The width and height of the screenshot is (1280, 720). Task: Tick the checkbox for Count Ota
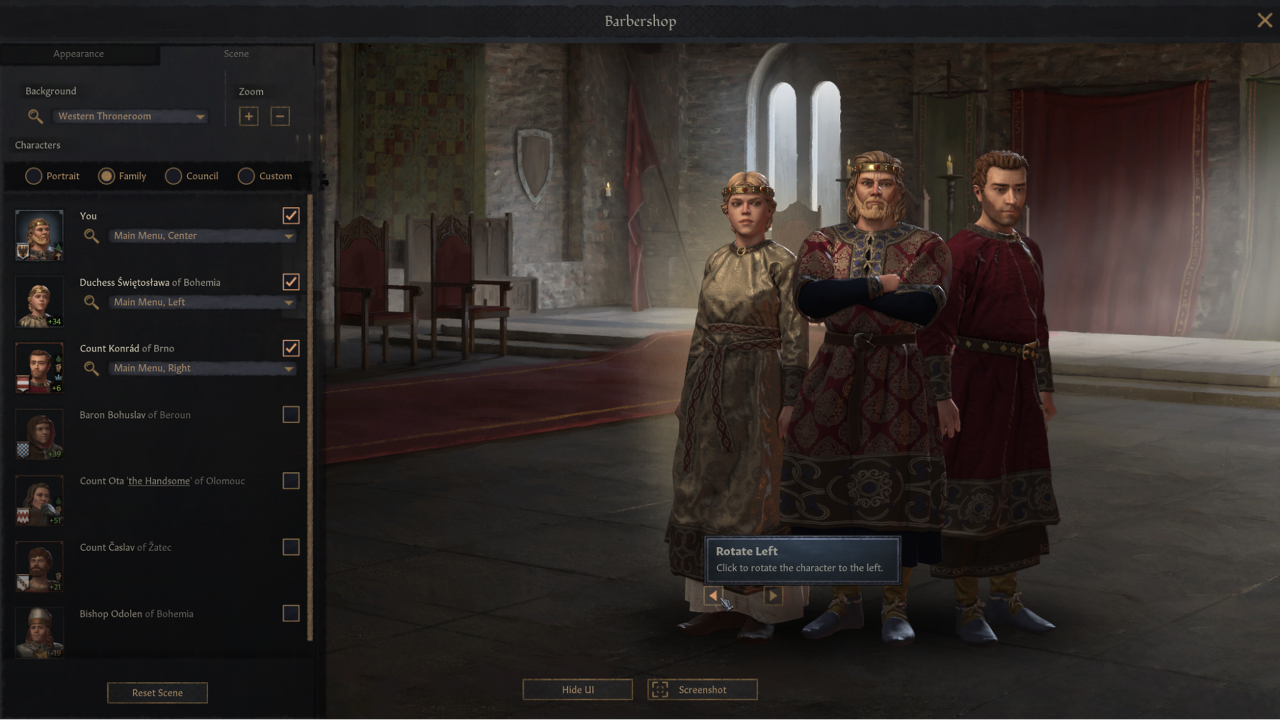(291, 480)
